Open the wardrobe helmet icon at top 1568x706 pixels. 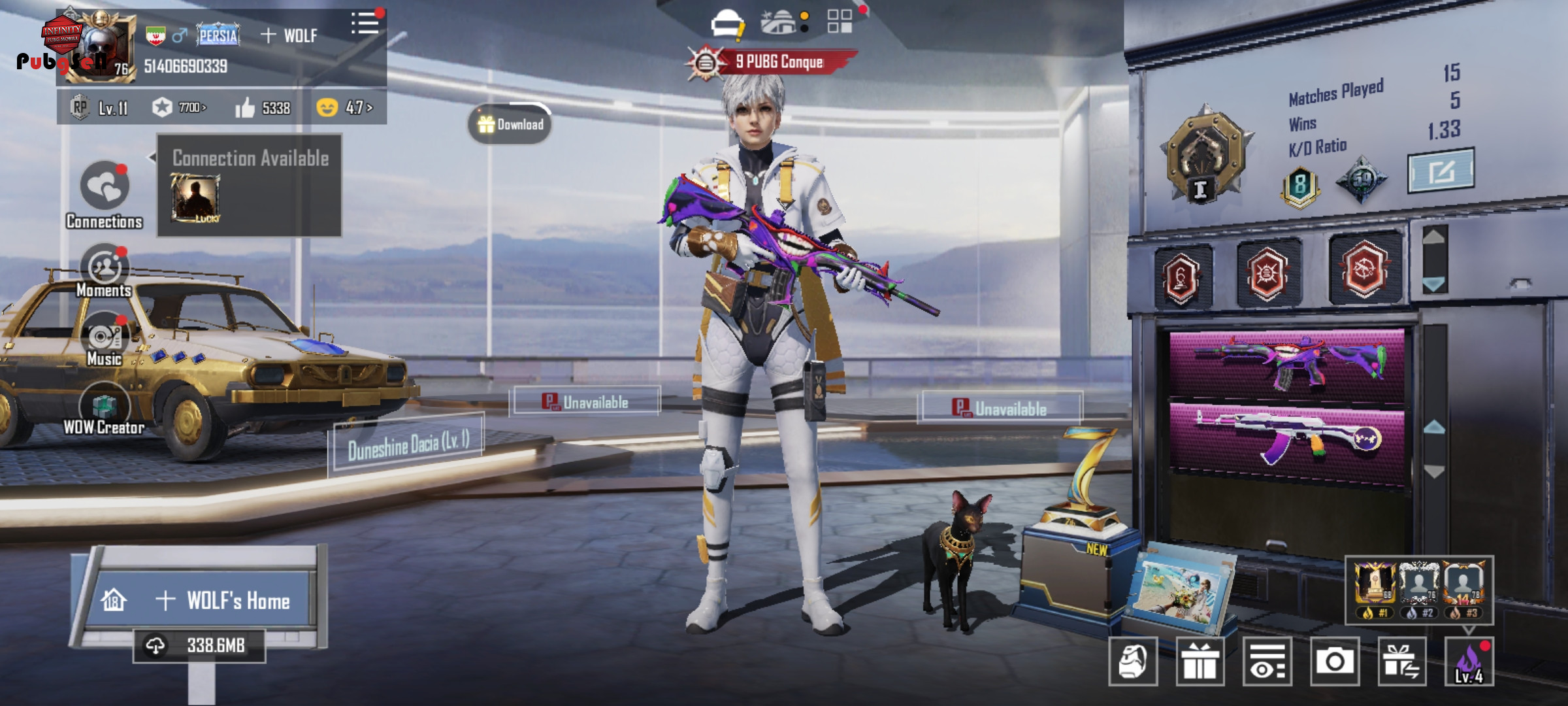click(727, 25)
